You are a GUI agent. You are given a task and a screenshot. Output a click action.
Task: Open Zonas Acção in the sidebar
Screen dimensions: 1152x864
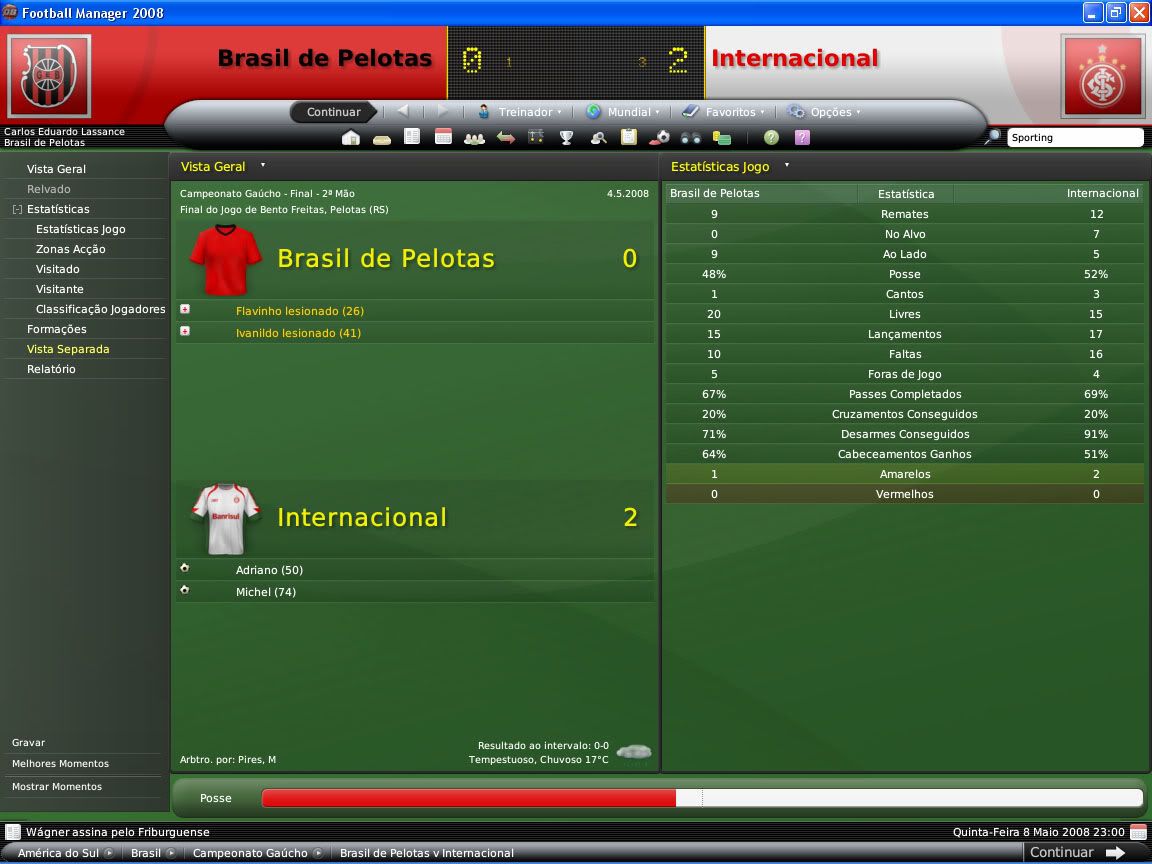coord(70,249)
